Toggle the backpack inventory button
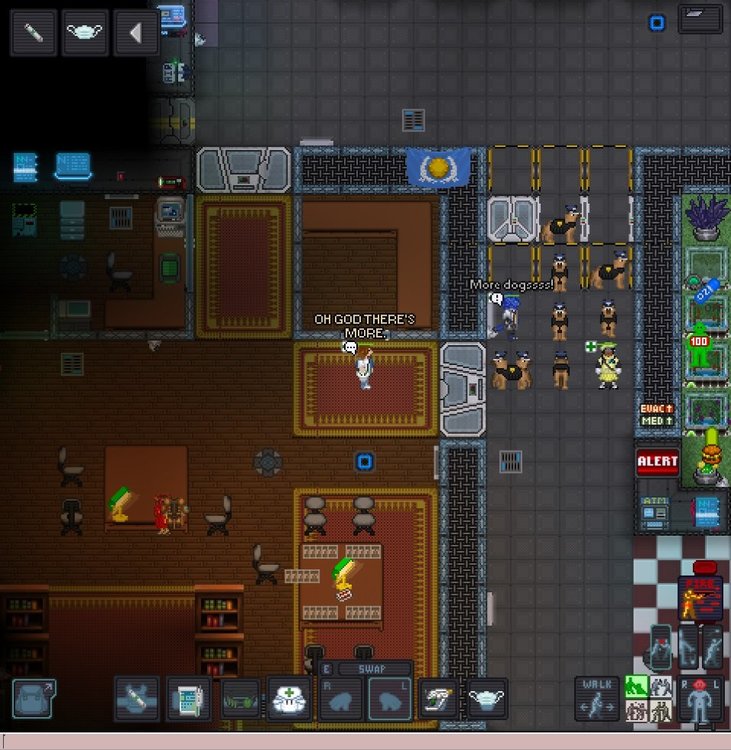Image resolution: width=731 pixels, height=750 pixels. pyautogui.click(x=33, y=697)
